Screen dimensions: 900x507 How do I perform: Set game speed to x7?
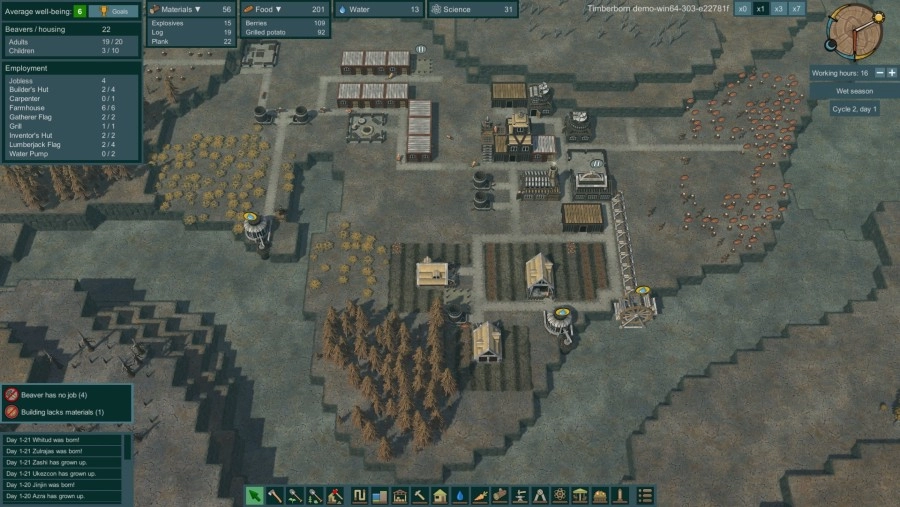[797, 9]
